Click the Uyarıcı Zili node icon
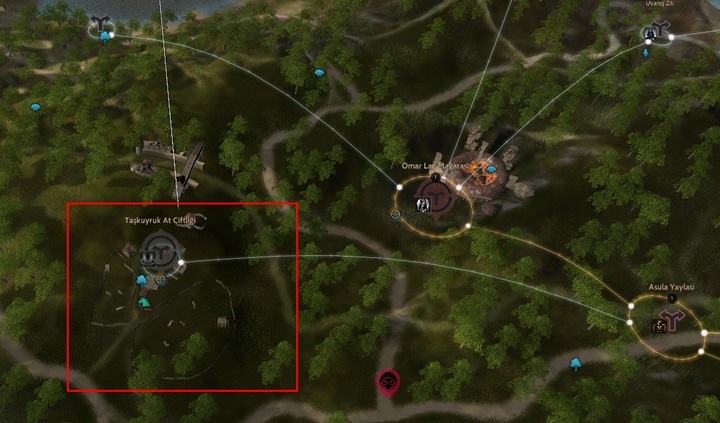 653,33
